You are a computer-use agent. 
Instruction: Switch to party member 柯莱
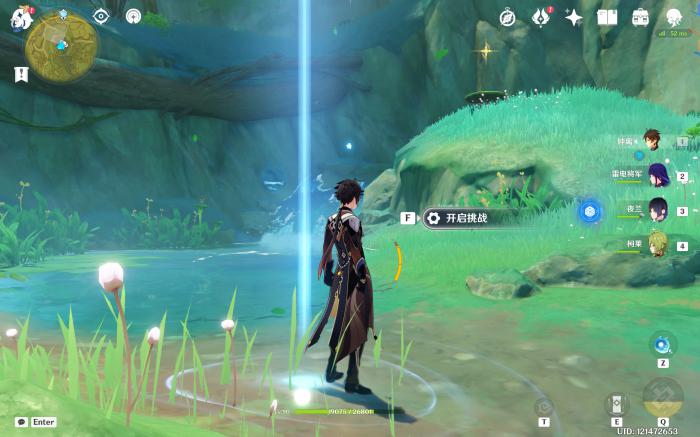pyautogui.click(x=657, y=245)
